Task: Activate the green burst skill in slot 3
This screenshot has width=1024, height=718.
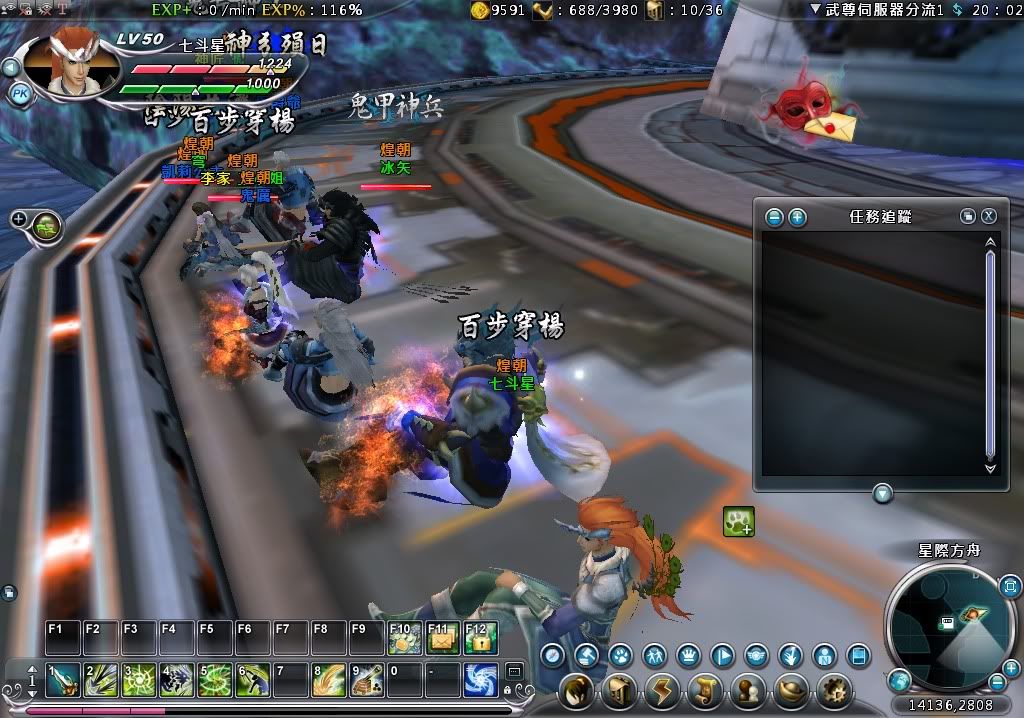Action: [x=137, y=680]
